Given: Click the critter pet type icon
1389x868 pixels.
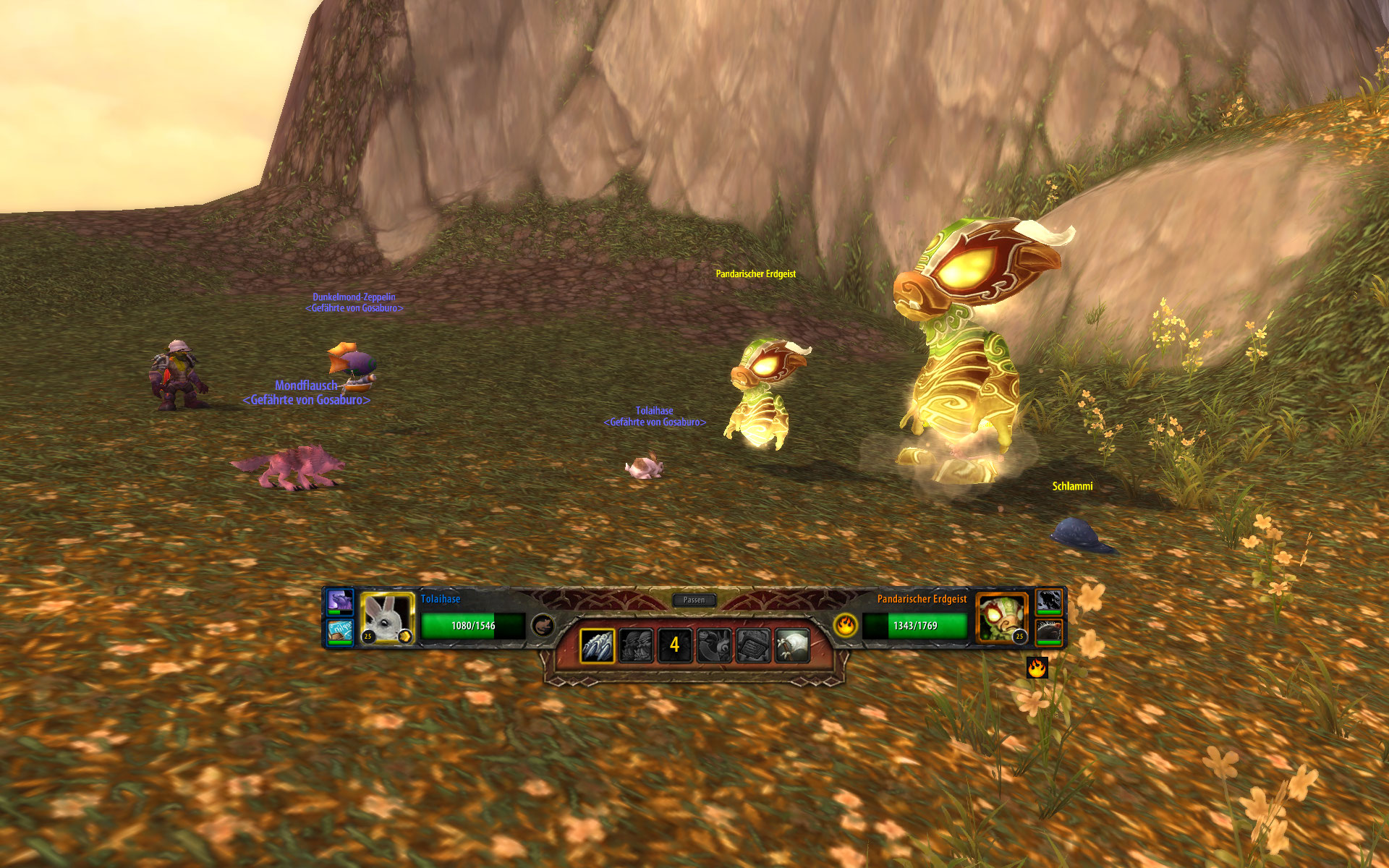Looking at the screenshot, I should pos(543,625).
